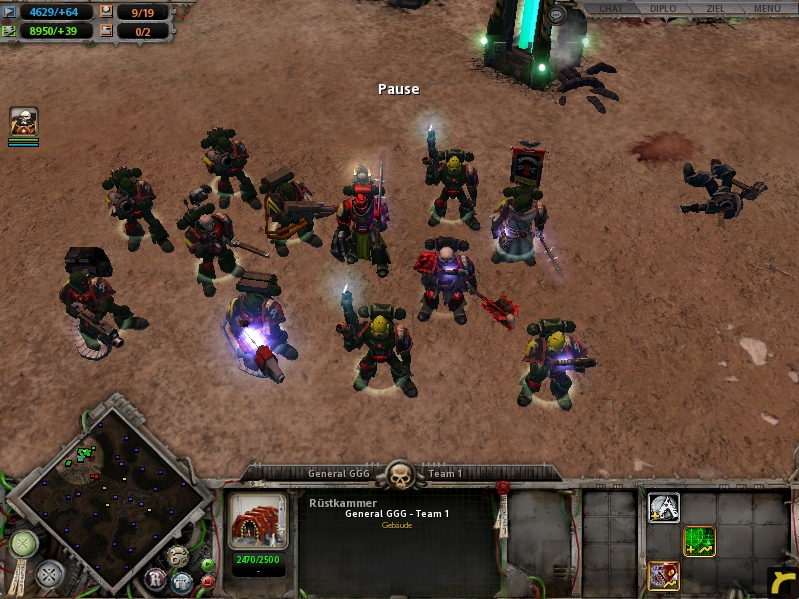
Task: Click the grey round X button below minimap
Action: (x=49, y=575)
